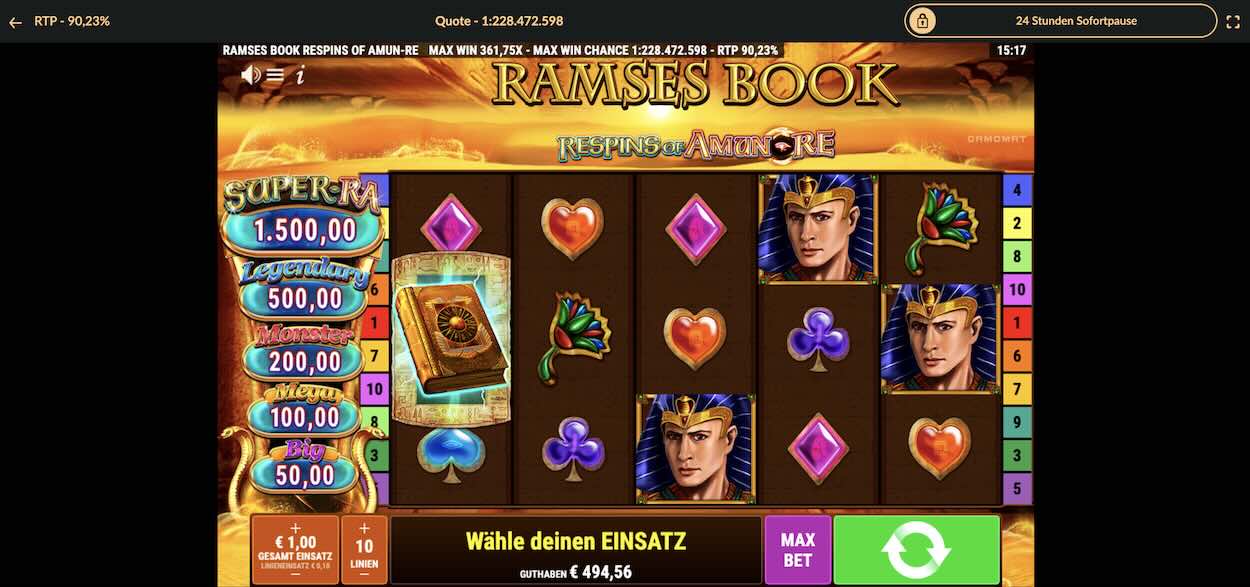1250x587 pixels.
Task: Decrease the Gesamt Einsatz total bet
Action: [295, 575]
